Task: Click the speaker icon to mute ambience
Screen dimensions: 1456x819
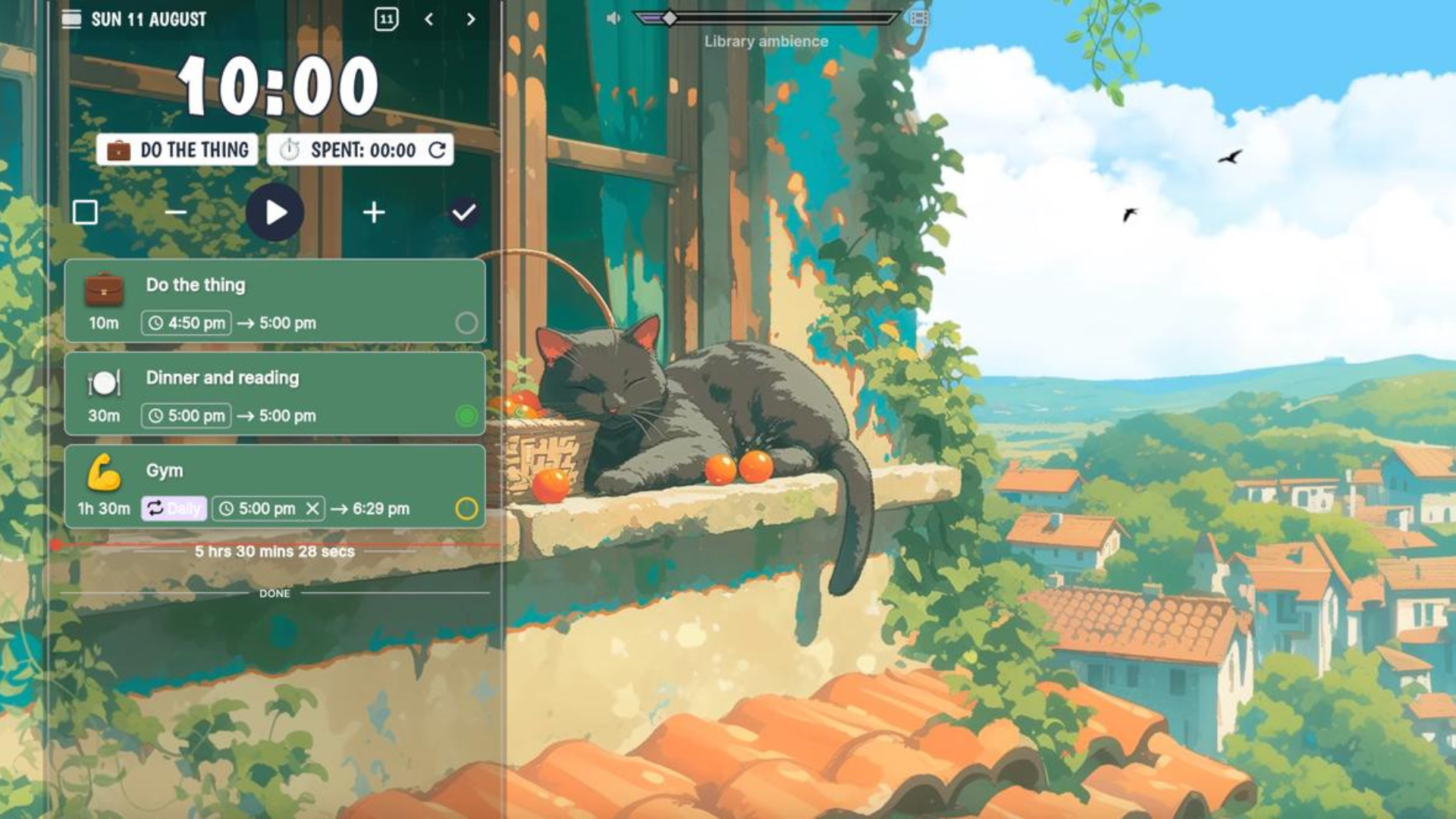Action: (x=614, y=18)
